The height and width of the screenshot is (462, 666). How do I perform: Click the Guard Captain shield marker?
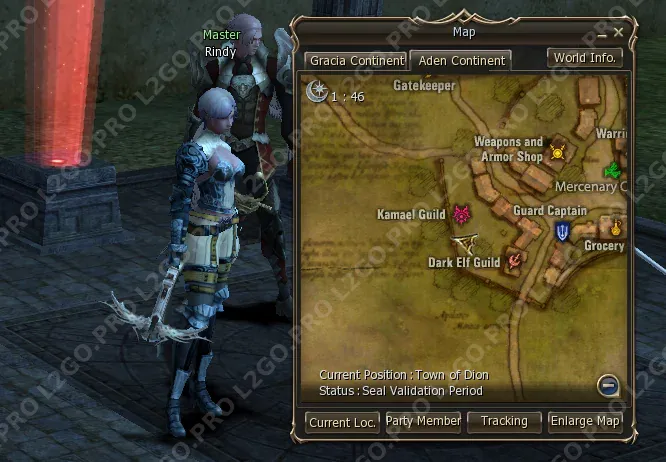[x=563, y=232]
